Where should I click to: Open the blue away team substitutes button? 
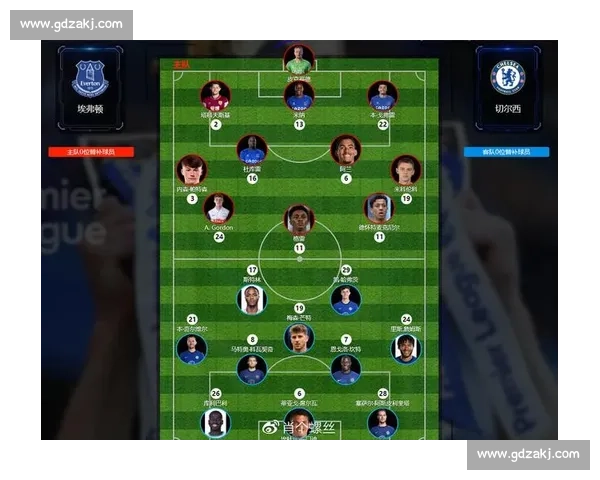pos(507,152)
